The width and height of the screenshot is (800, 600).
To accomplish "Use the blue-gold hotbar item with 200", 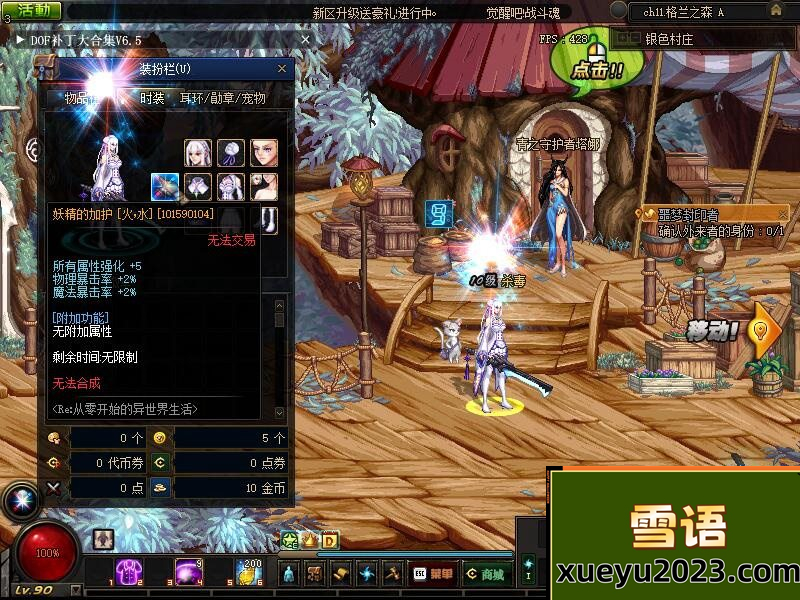I will coord(248,572).
